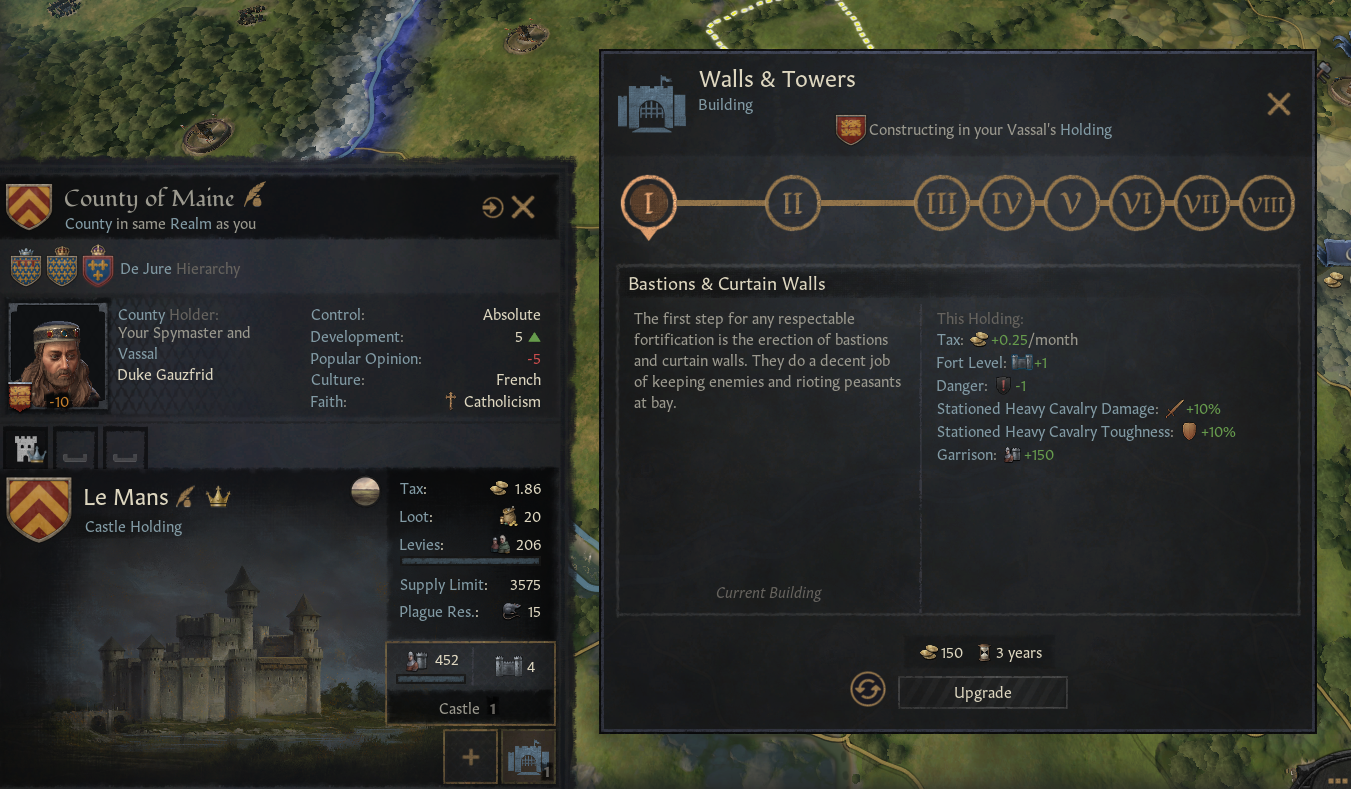Open the construct buildings icon at the bottom right
Viewport: 1351px width, 789px height.
(x=528, y=757)
